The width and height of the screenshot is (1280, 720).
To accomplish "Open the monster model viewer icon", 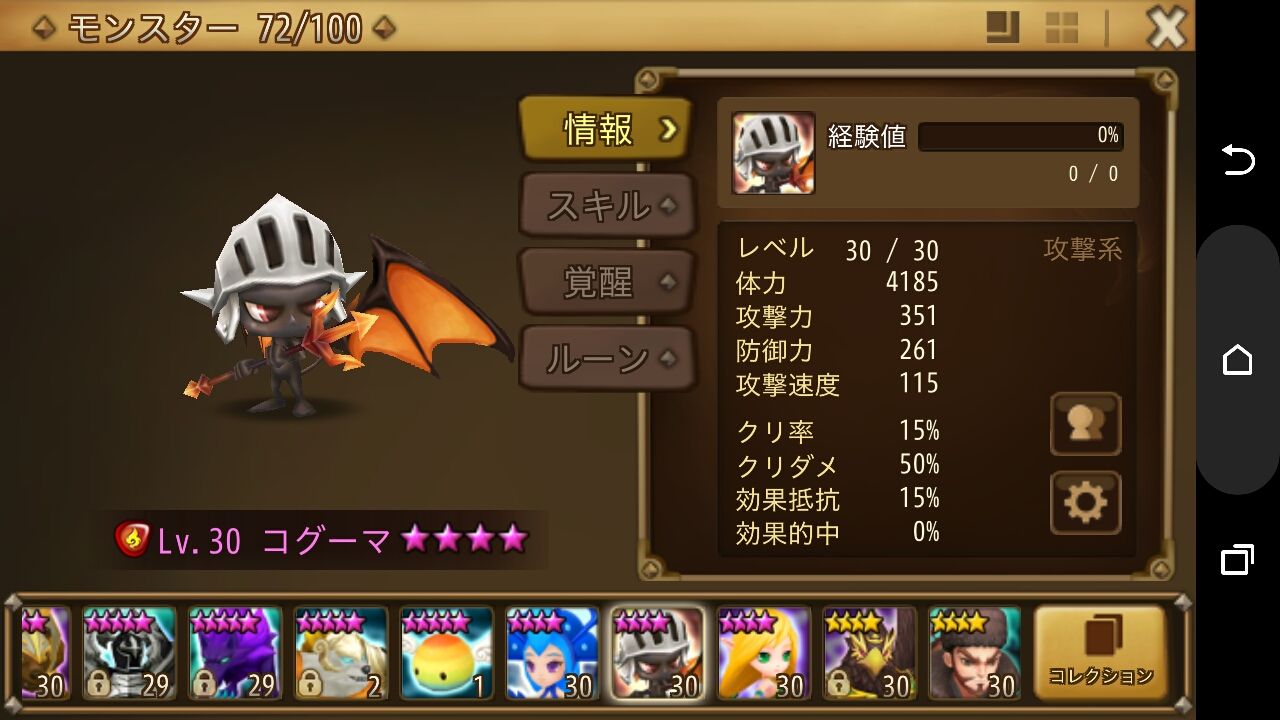I will (x=1086, y=424).
